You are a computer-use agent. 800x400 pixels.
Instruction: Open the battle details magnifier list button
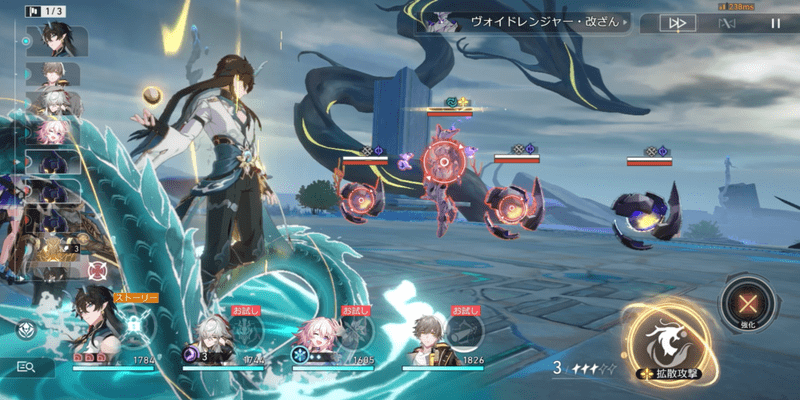point(27,367)
